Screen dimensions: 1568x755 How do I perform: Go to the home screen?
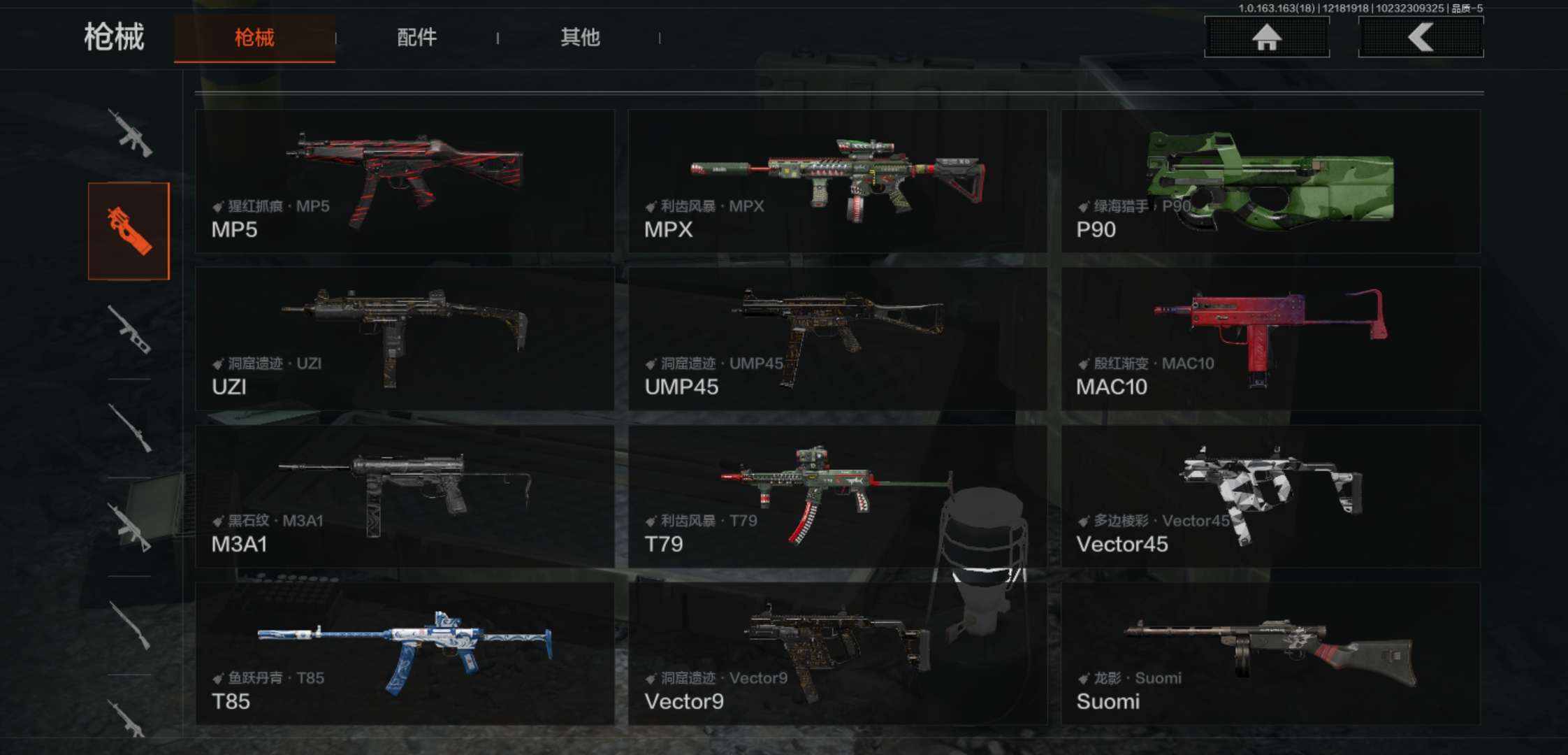[1266, 37]
